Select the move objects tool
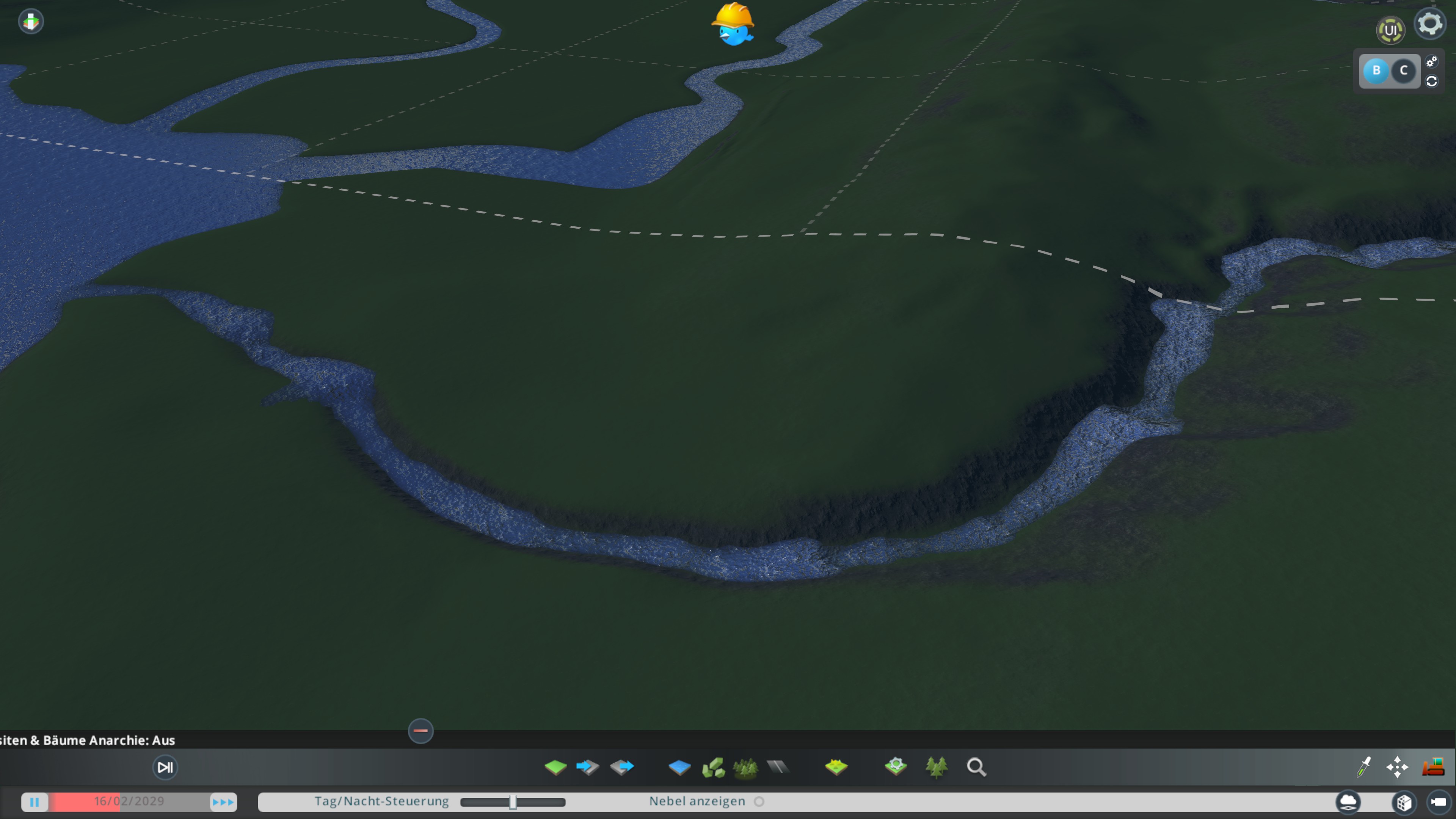The image size is (1456, 819). [1398, 767]
